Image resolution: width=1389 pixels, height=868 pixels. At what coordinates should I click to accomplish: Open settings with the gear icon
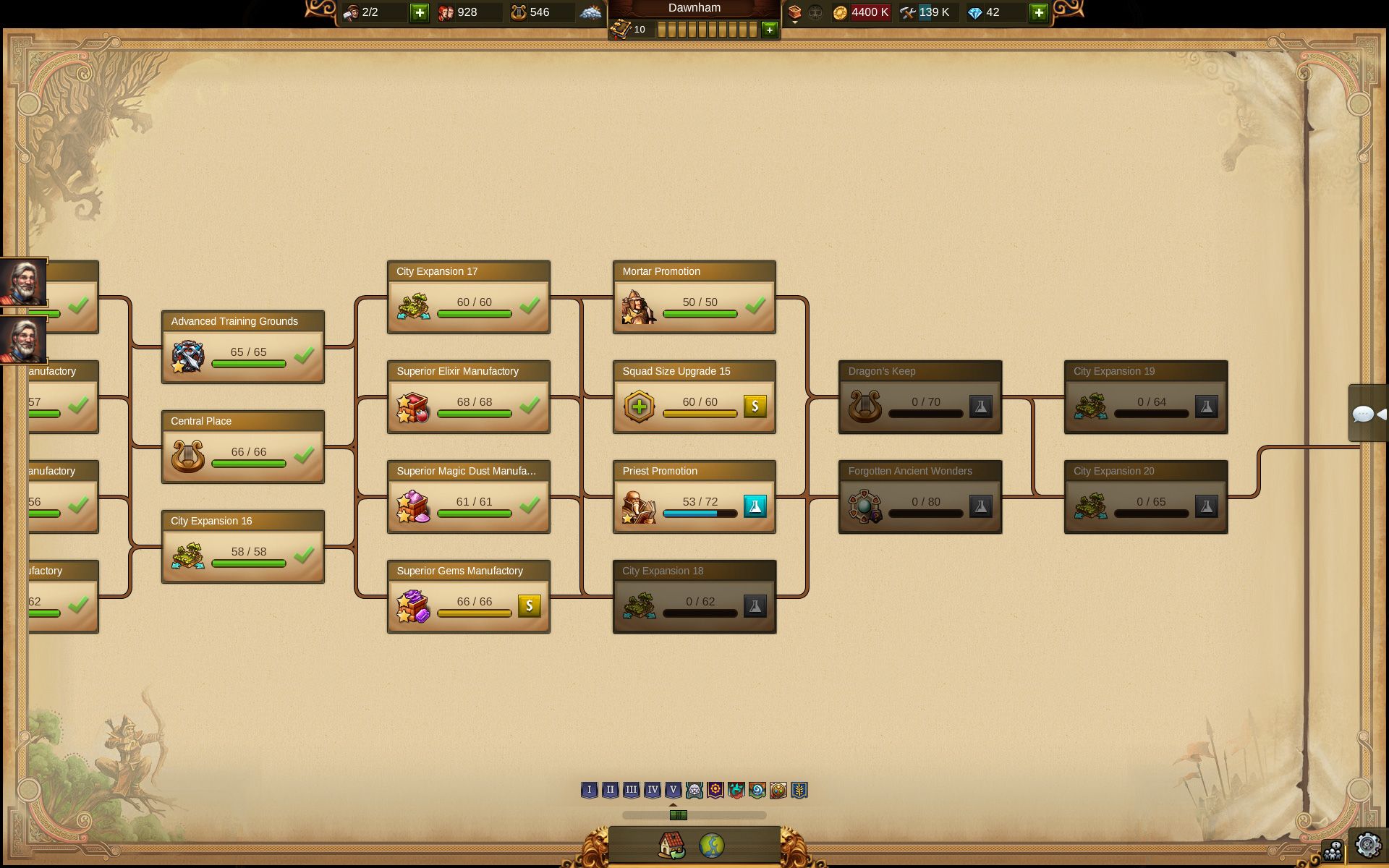point(1367,845)
